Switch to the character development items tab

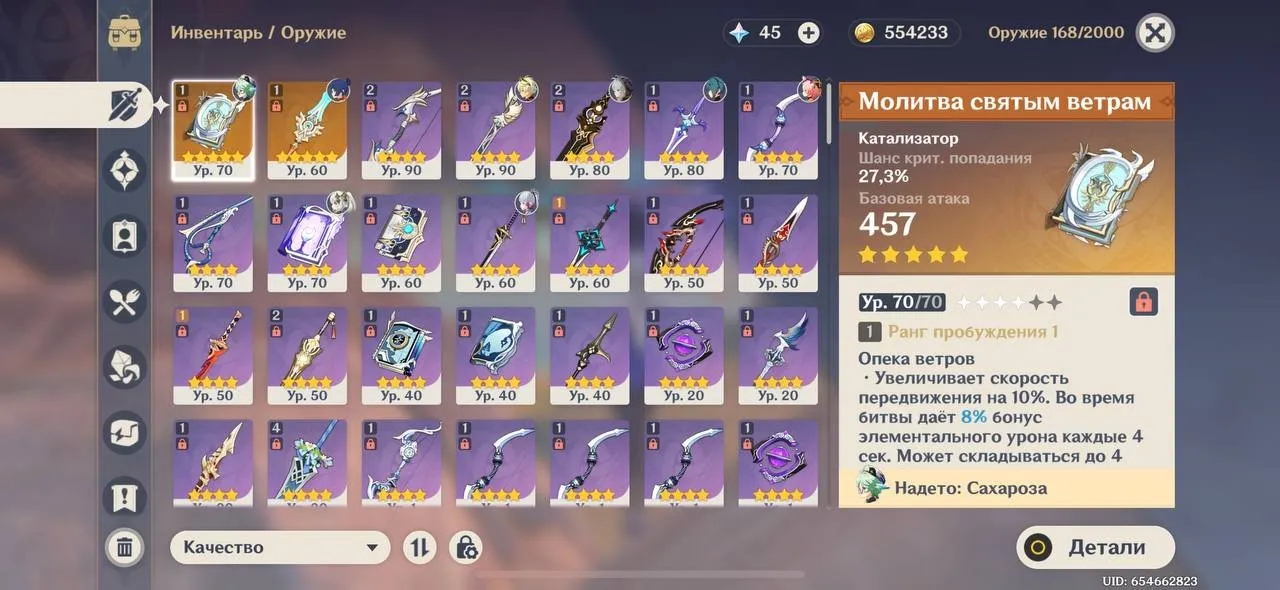125,236
